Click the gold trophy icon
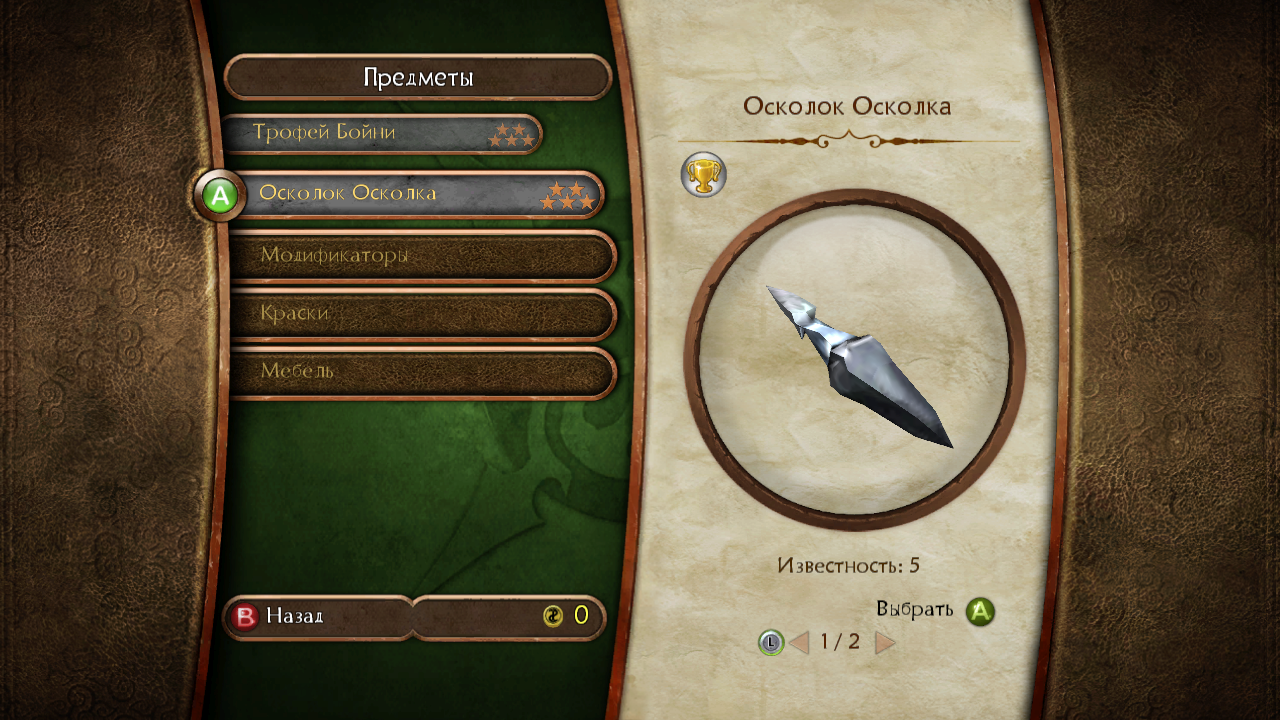Viewport: 1280px width, 720px height. (703, 175)
